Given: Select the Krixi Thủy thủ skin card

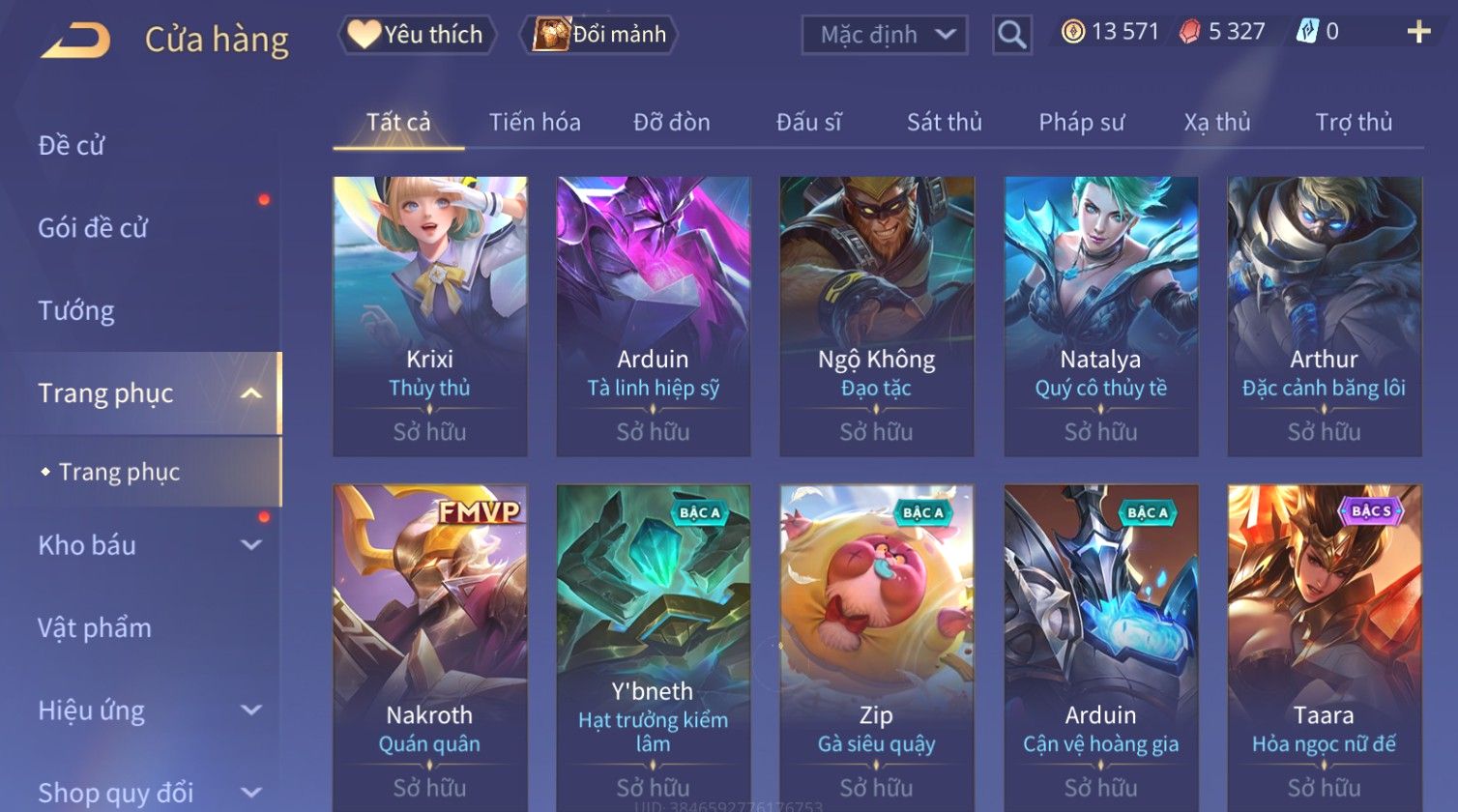Looking at the screenshot, I should [x=429, y=315].
